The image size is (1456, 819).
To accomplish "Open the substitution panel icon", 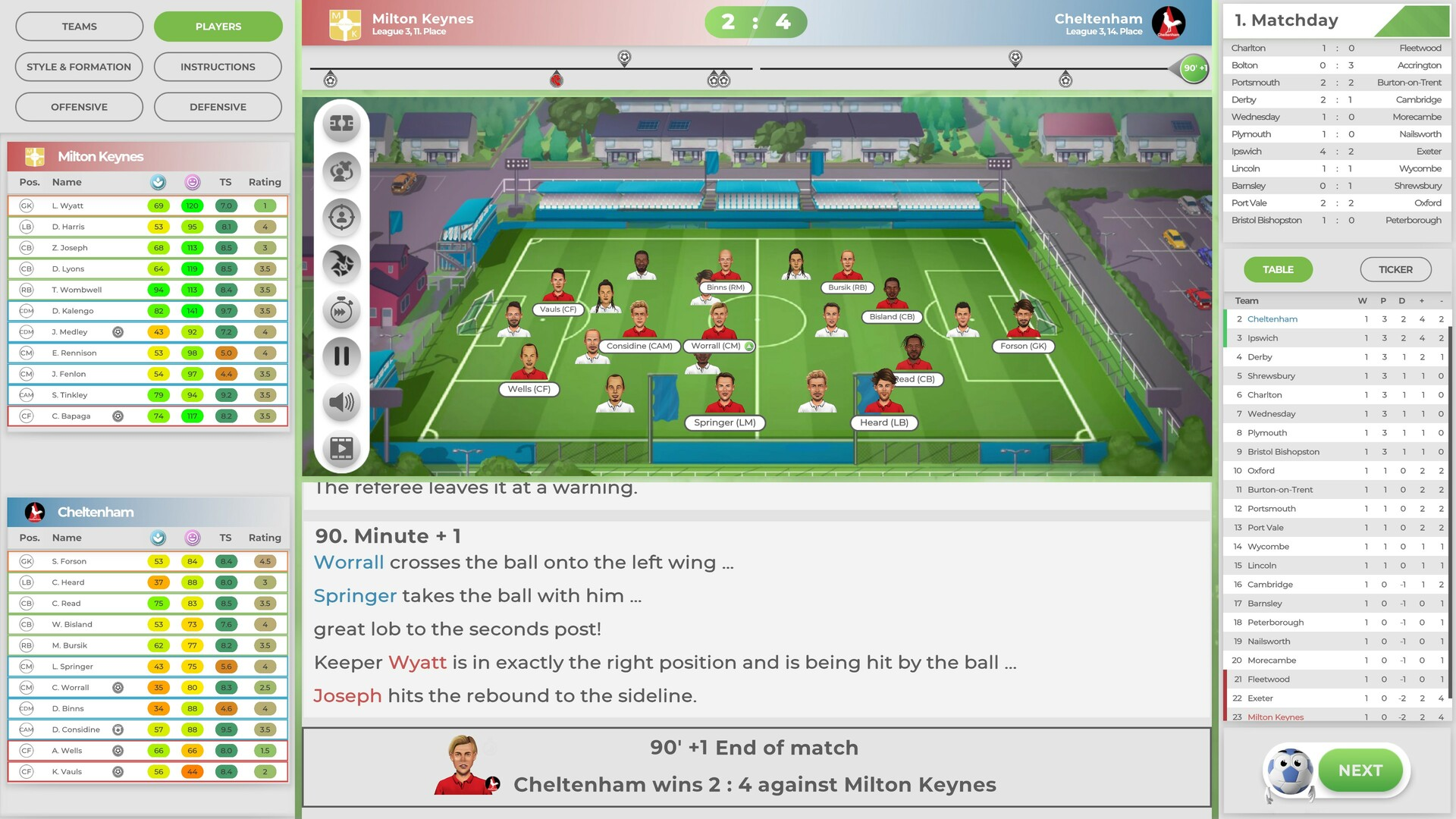I will 341,171.
